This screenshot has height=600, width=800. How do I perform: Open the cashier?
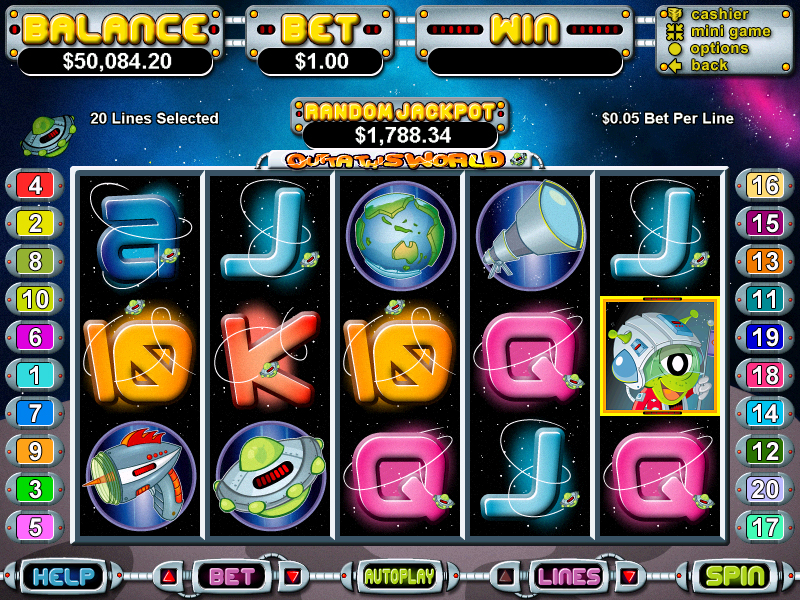[719, 14]
